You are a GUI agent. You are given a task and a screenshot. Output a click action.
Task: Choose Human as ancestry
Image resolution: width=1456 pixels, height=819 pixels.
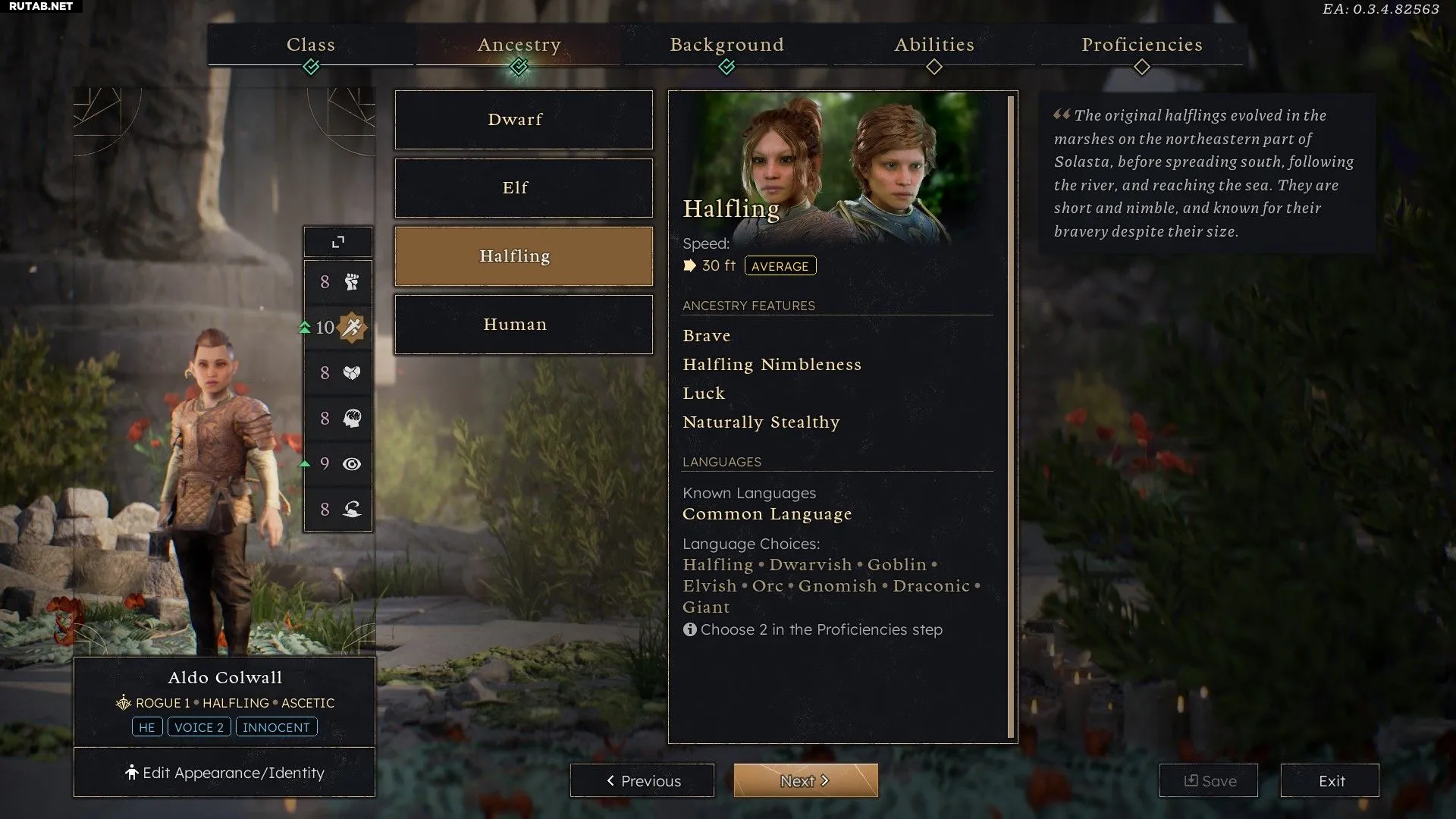[523, 325]
